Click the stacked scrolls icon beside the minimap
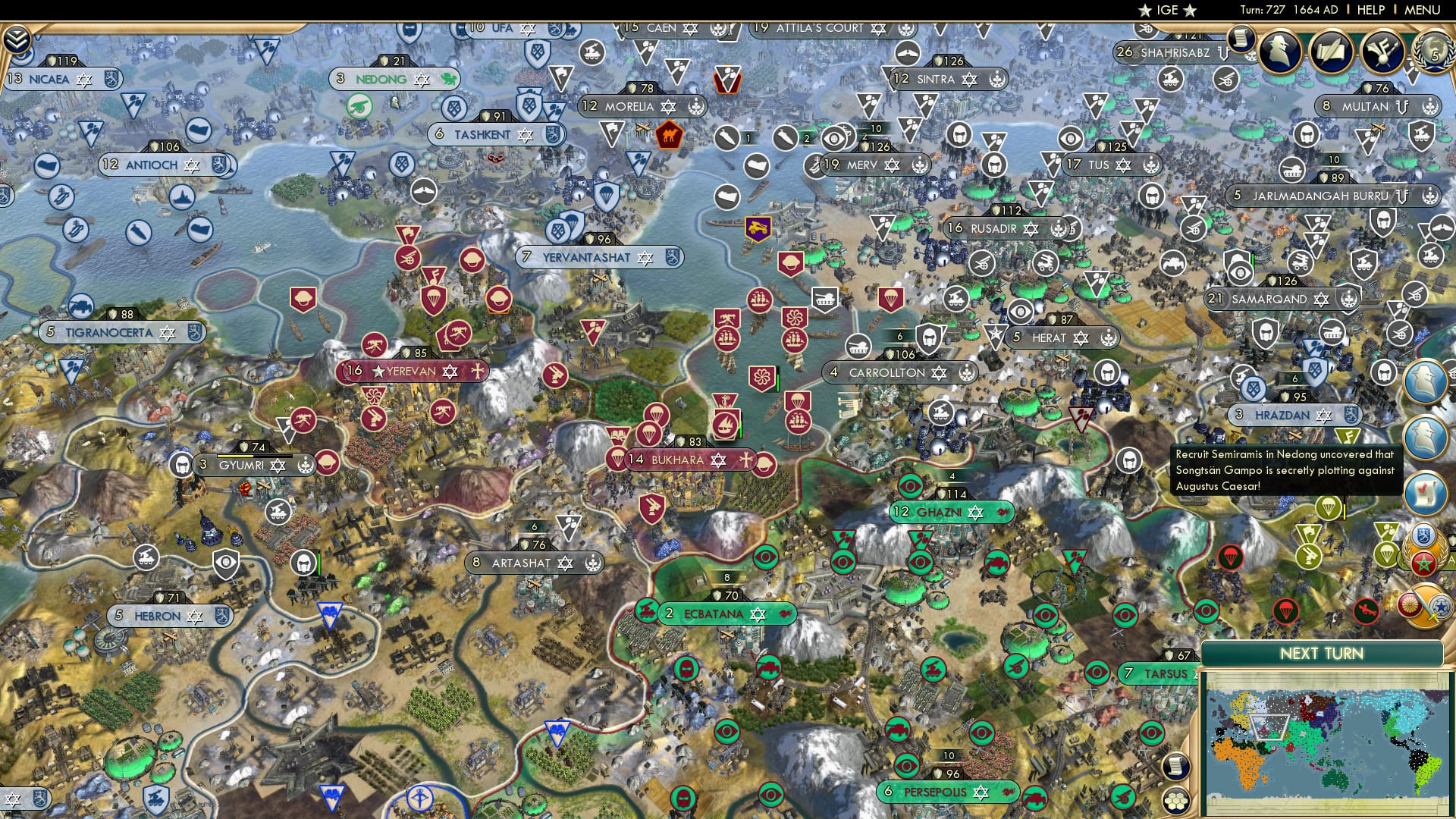Image resolution: width=1456 pixels, height=819 pixels. click(1177, 766)
